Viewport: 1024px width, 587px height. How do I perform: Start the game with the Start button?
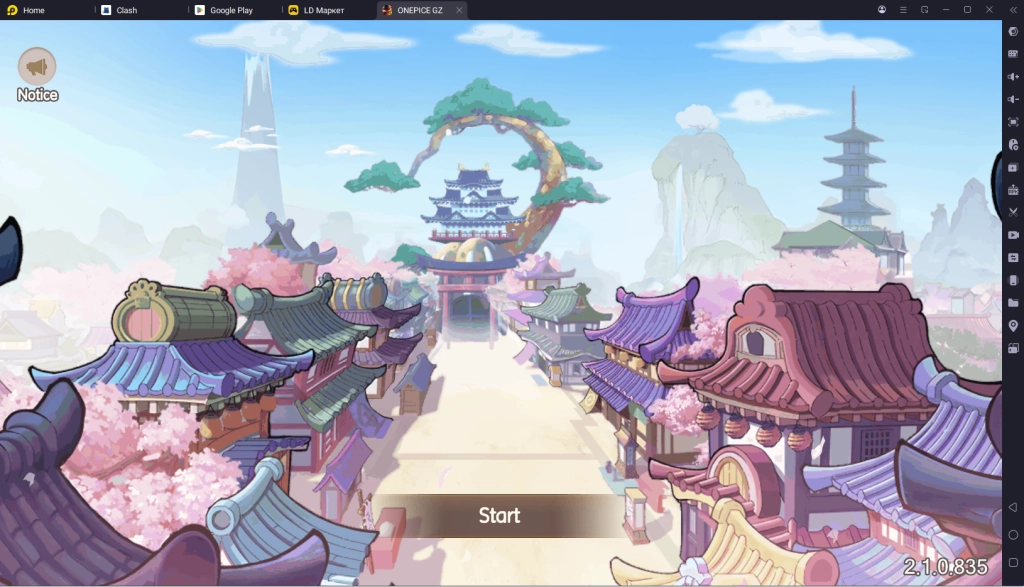pyautogui.click(x=499, y=516)
